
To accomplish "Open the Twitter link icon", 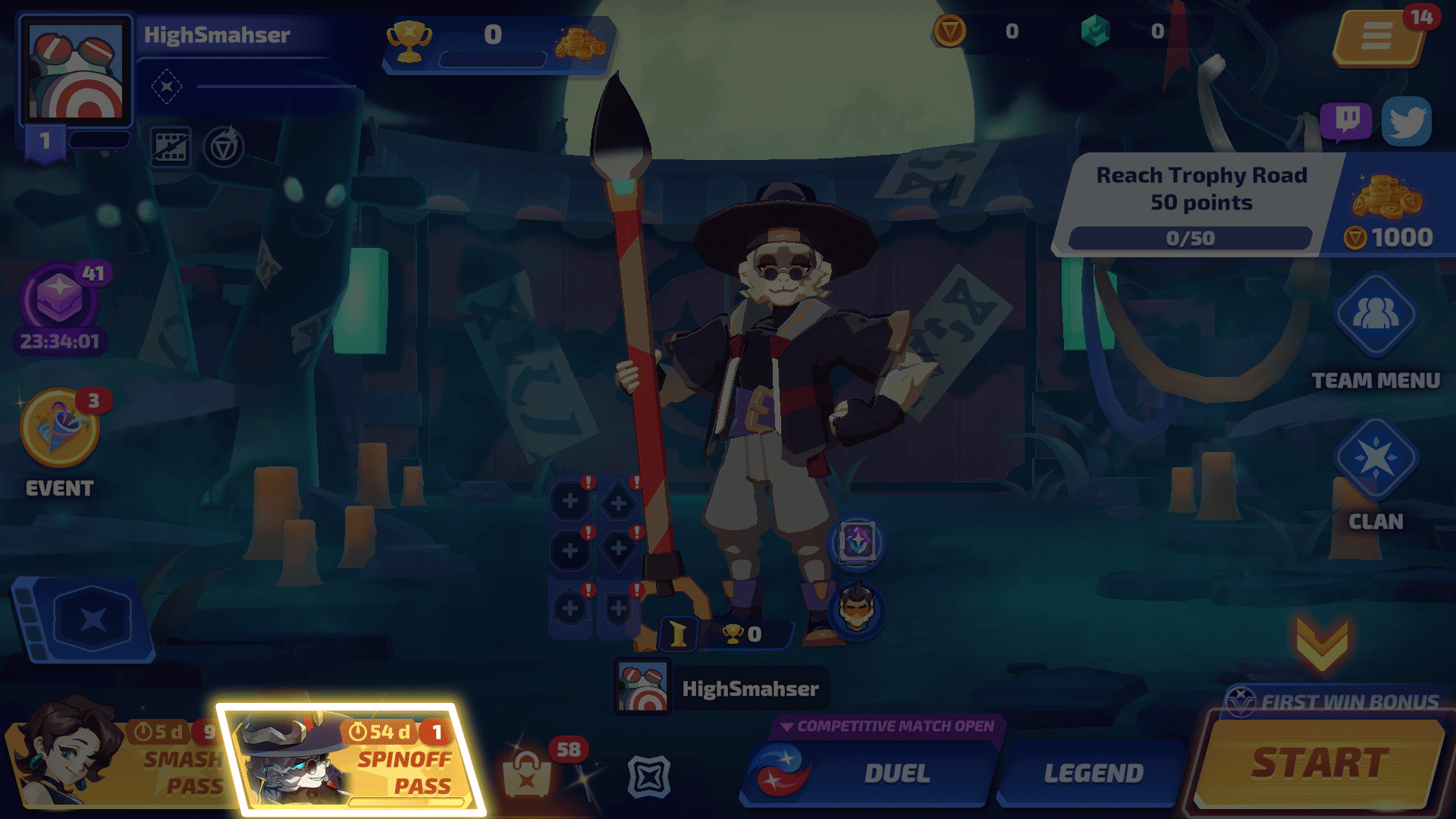I will coord(1407,121).
